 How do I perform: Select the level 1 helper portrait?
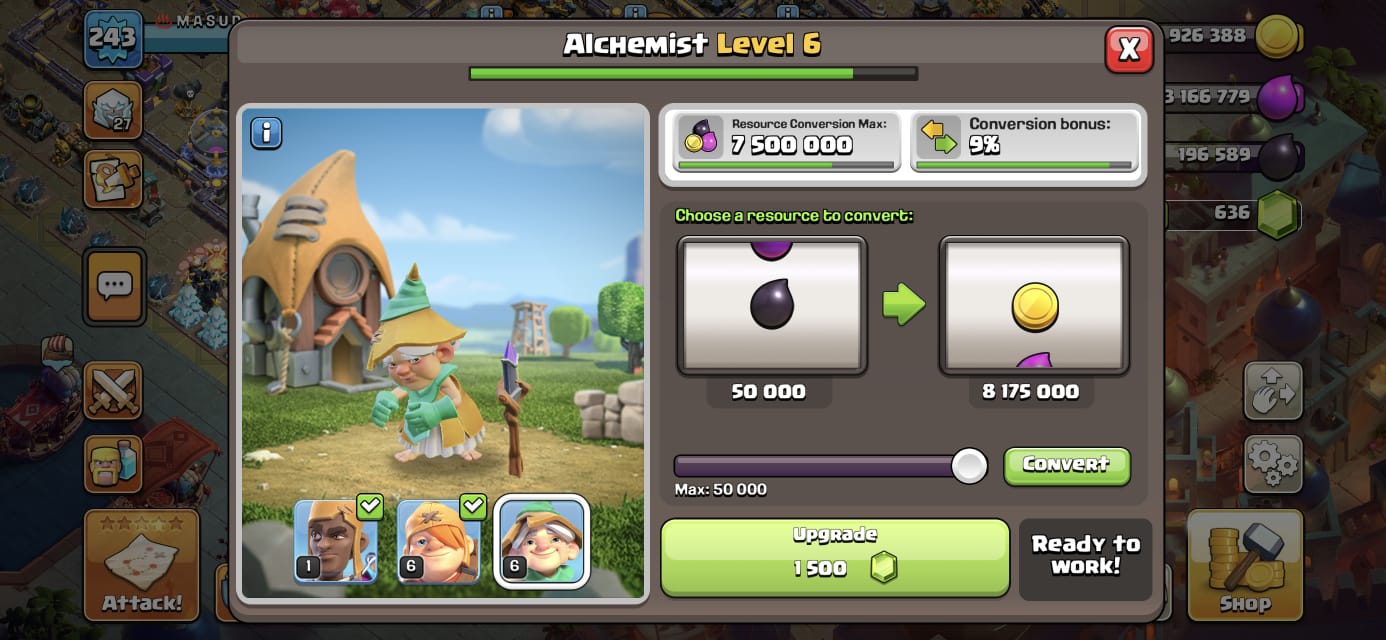pos(335,541)
